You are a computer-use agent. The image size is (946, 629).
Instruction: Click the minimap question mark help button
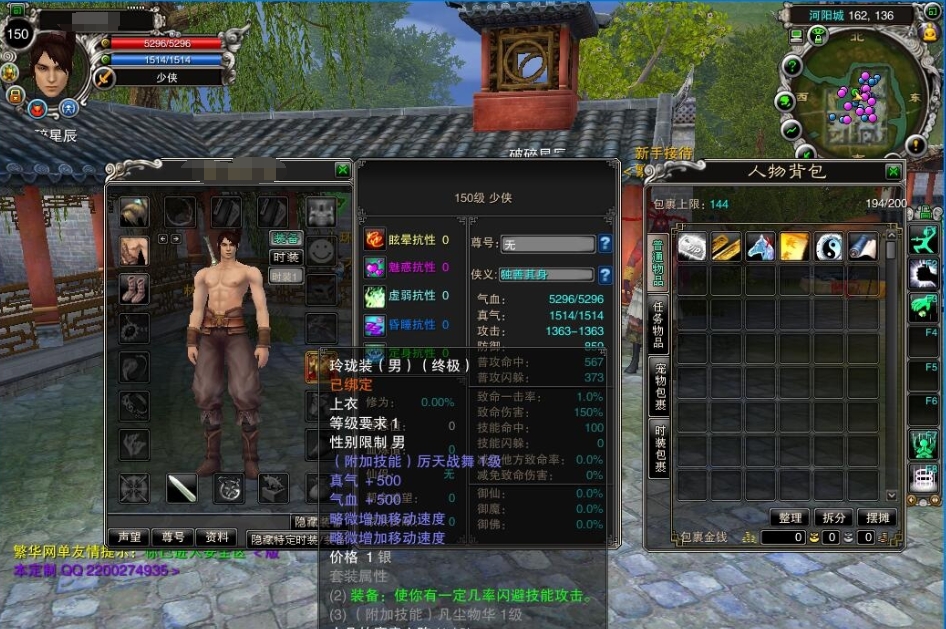(x=791, y=66)
